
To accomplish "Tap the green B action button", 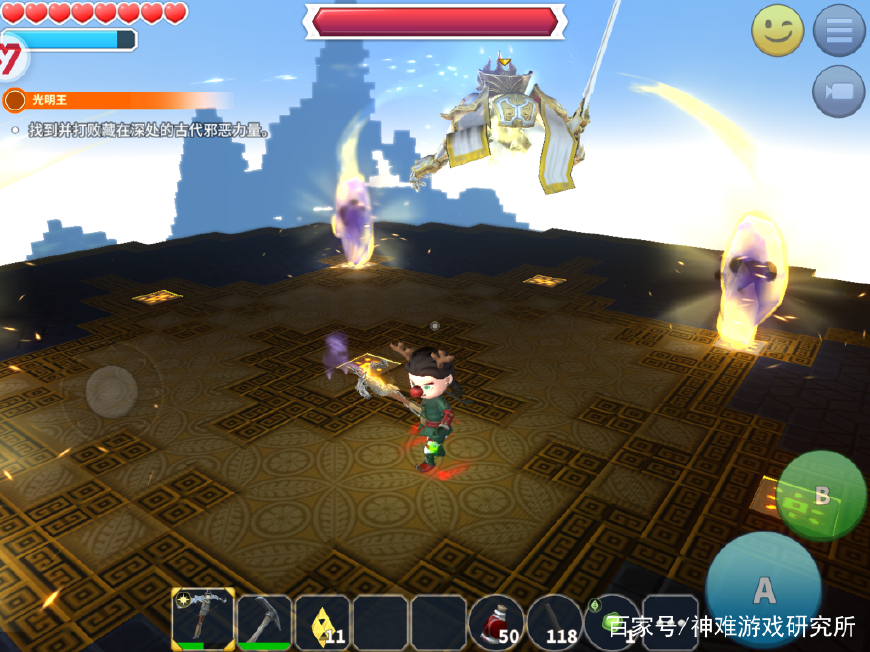I will 821,496.
